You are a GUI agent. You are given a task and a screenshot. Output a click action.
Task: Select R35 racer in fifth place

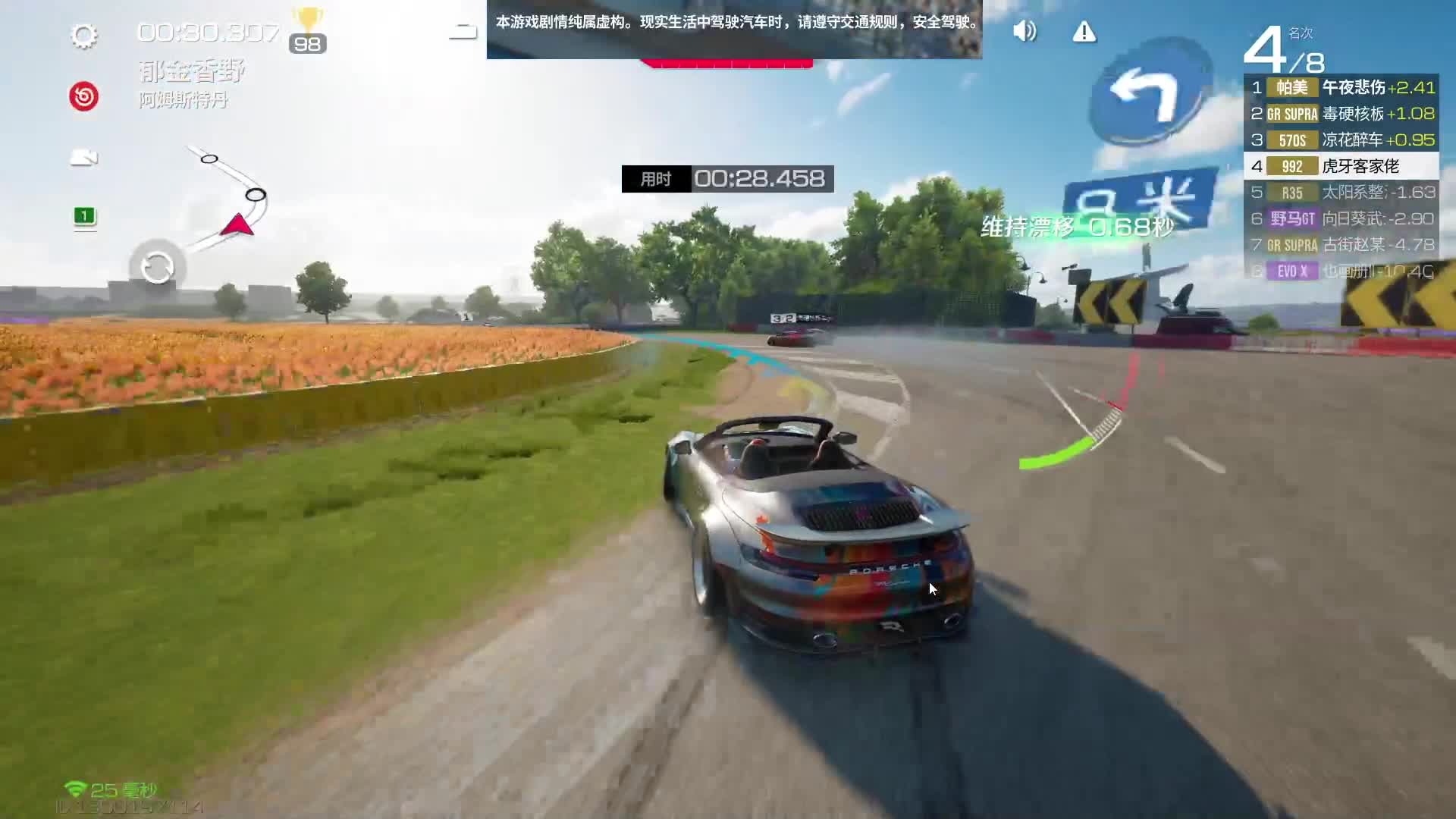point(1341,193)
